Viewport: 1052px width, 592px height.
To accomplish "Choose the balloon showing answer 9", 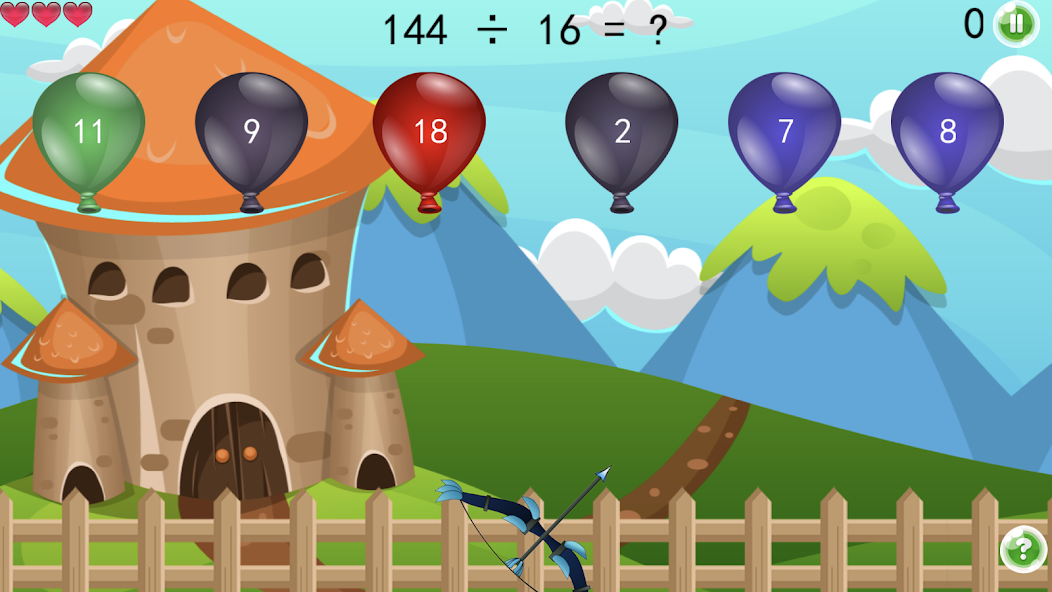I will click(251, 130).
